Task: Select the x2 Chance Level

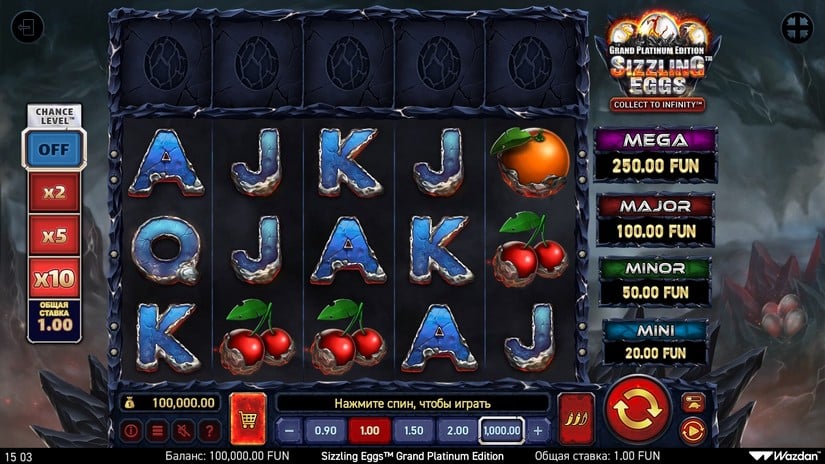Action: pyautogui.click(x=55, y=193)
